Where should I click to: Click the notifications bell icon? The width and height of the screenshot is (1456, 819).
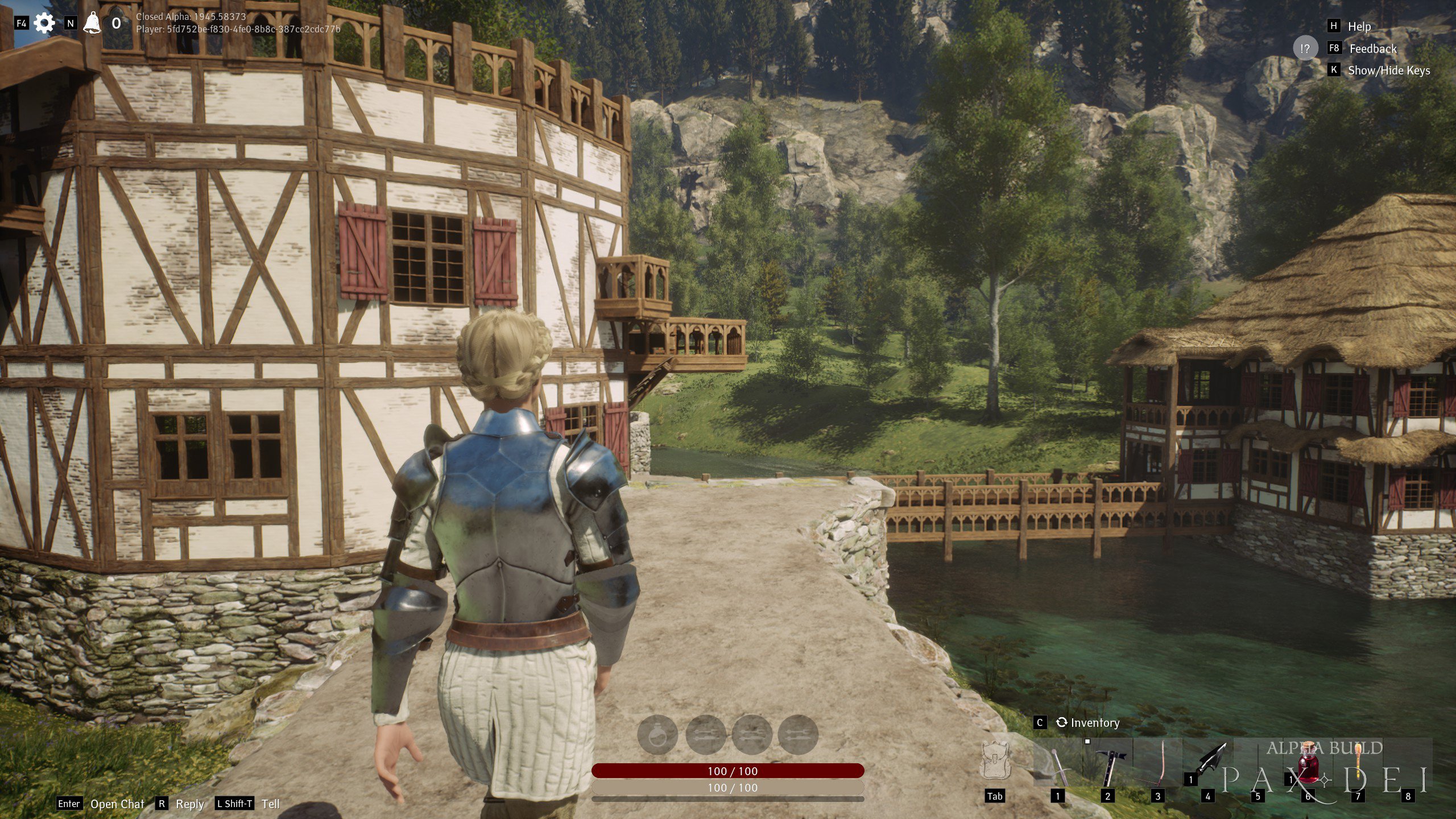point(92,23)
